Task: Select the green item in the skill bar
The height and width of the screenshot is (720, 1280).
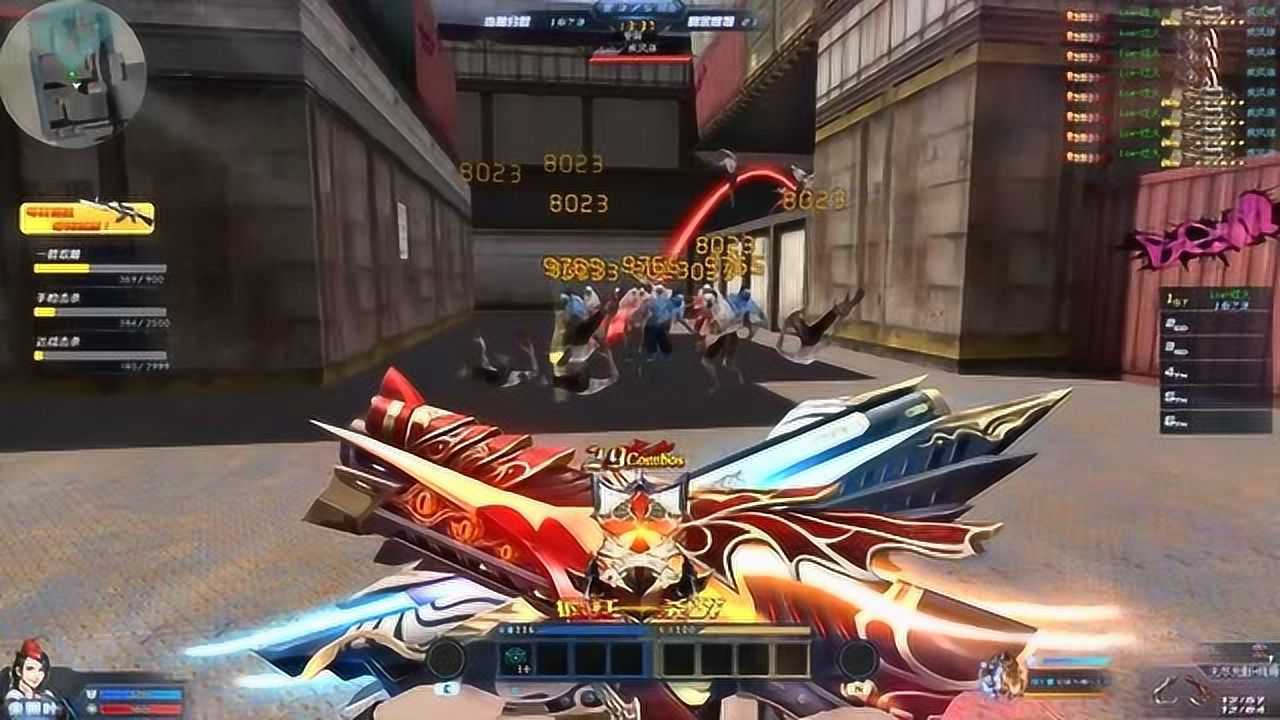Action: coord(515,658)
